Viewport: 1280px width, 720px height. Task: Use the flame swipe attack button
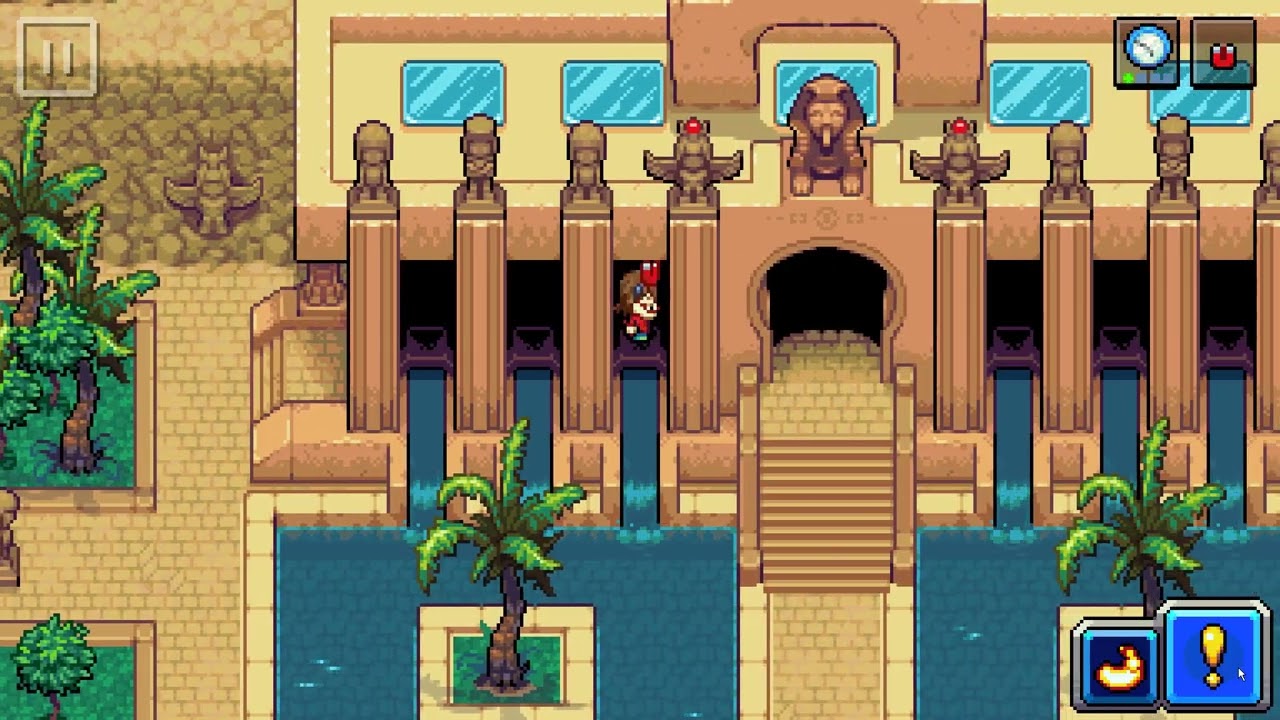pos(1119,664)
